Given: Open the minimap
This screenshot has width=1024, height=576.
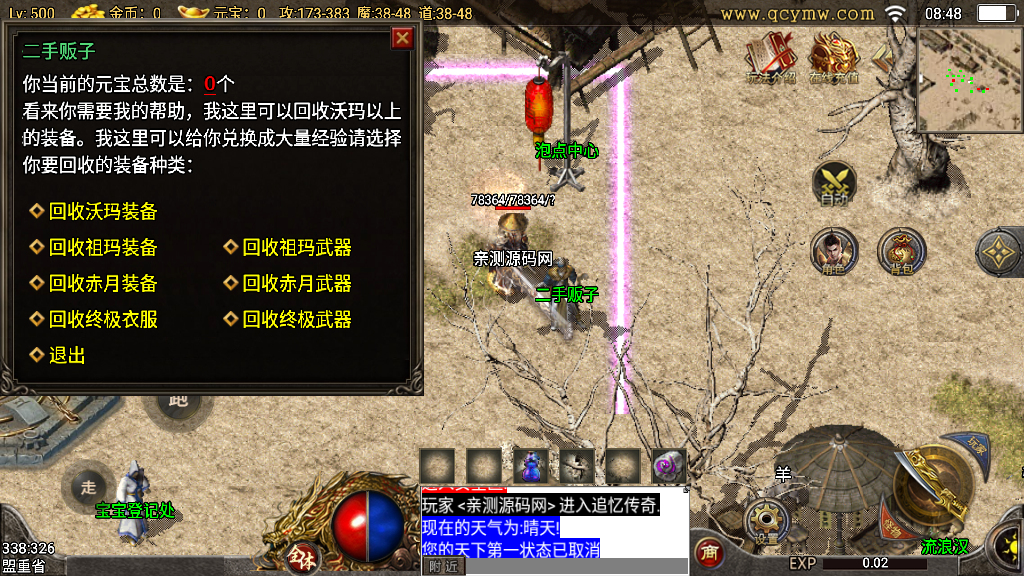Looking at the screenshot, I should click(969, 80).
